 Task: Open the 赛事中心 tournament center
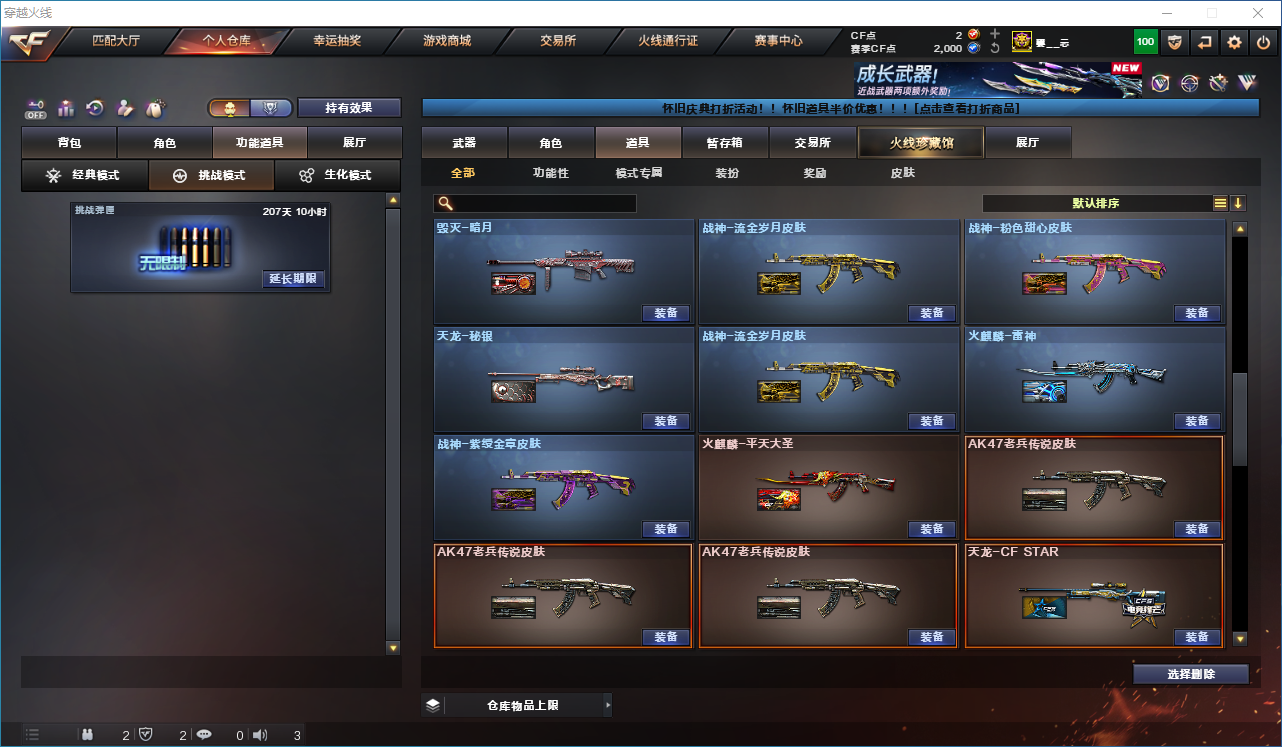pos(778,42)
